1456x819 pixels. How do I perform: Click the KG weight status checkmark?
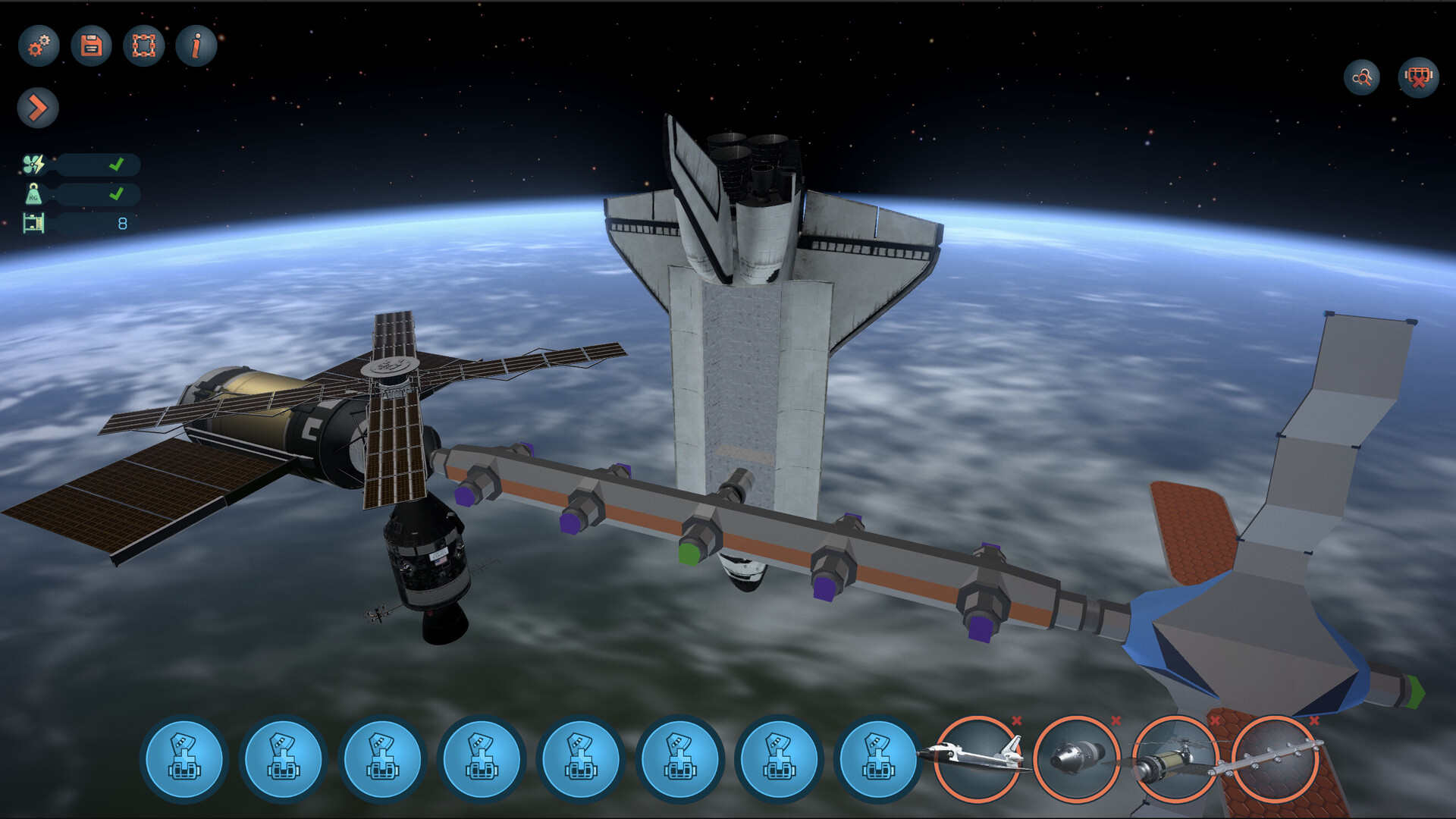coord(117,195)
